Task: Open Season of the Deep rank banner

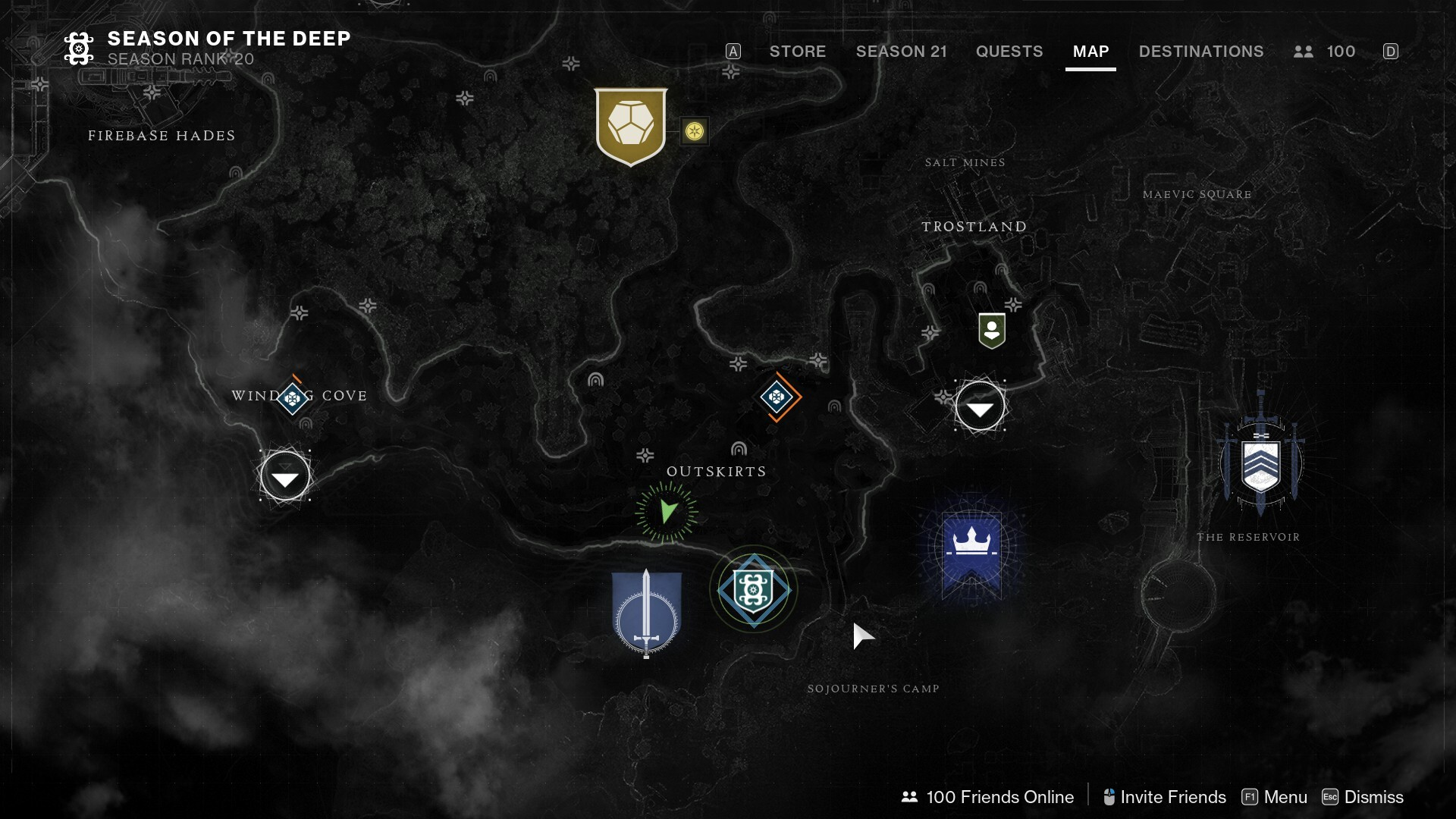Action: pos(207,48)
